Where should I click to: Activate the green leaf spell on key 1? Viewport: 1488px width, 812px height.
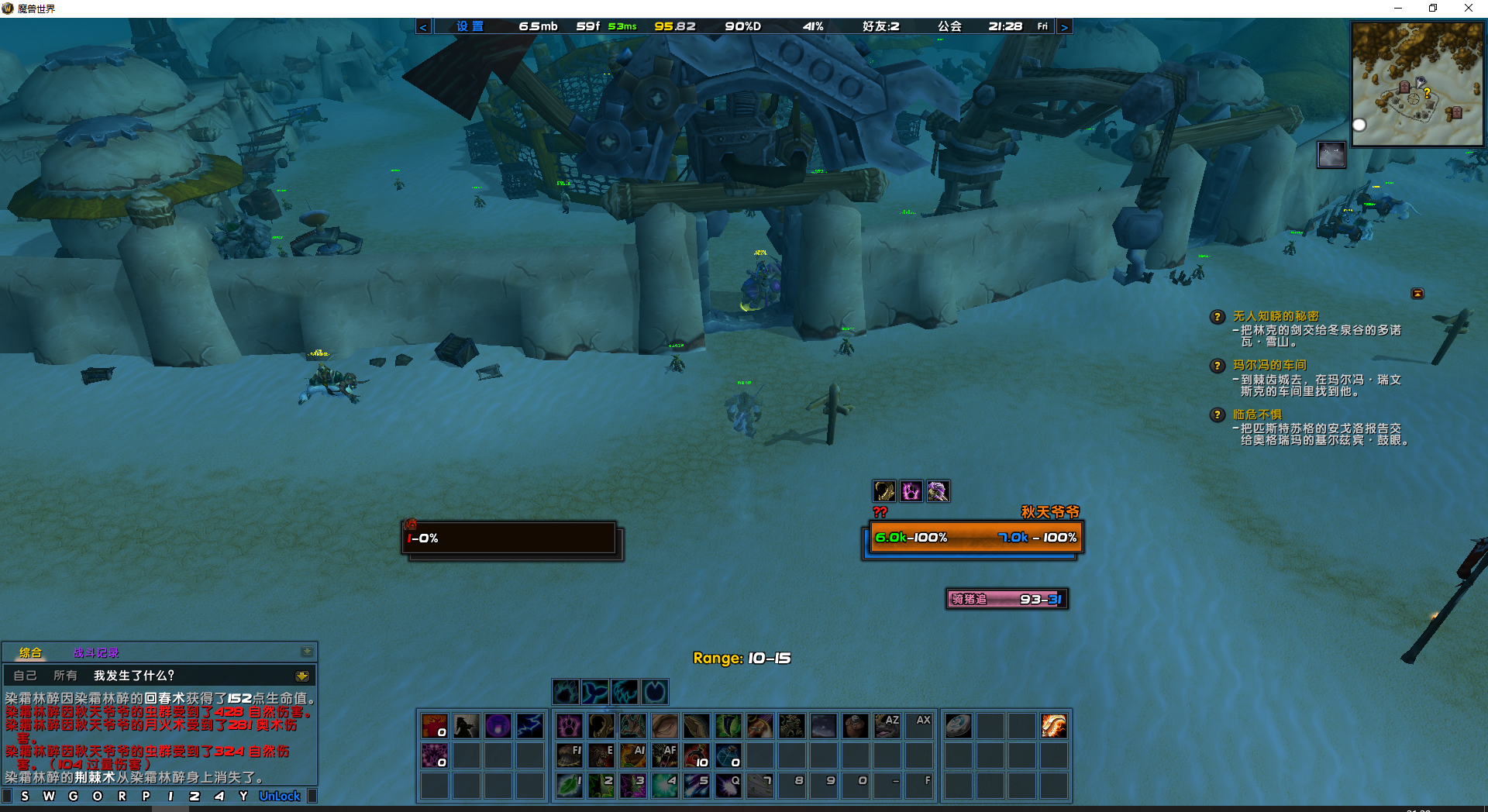(x=570, y=785)
